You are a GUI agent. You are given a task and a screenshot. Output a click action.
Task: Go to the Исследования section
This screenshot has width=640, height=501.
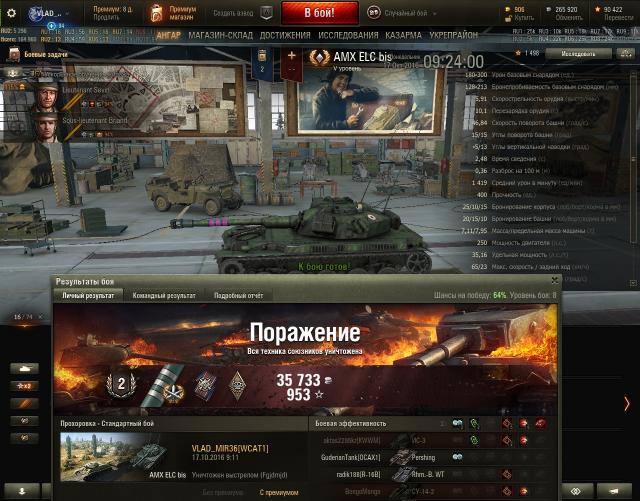[x=347, y=35]
